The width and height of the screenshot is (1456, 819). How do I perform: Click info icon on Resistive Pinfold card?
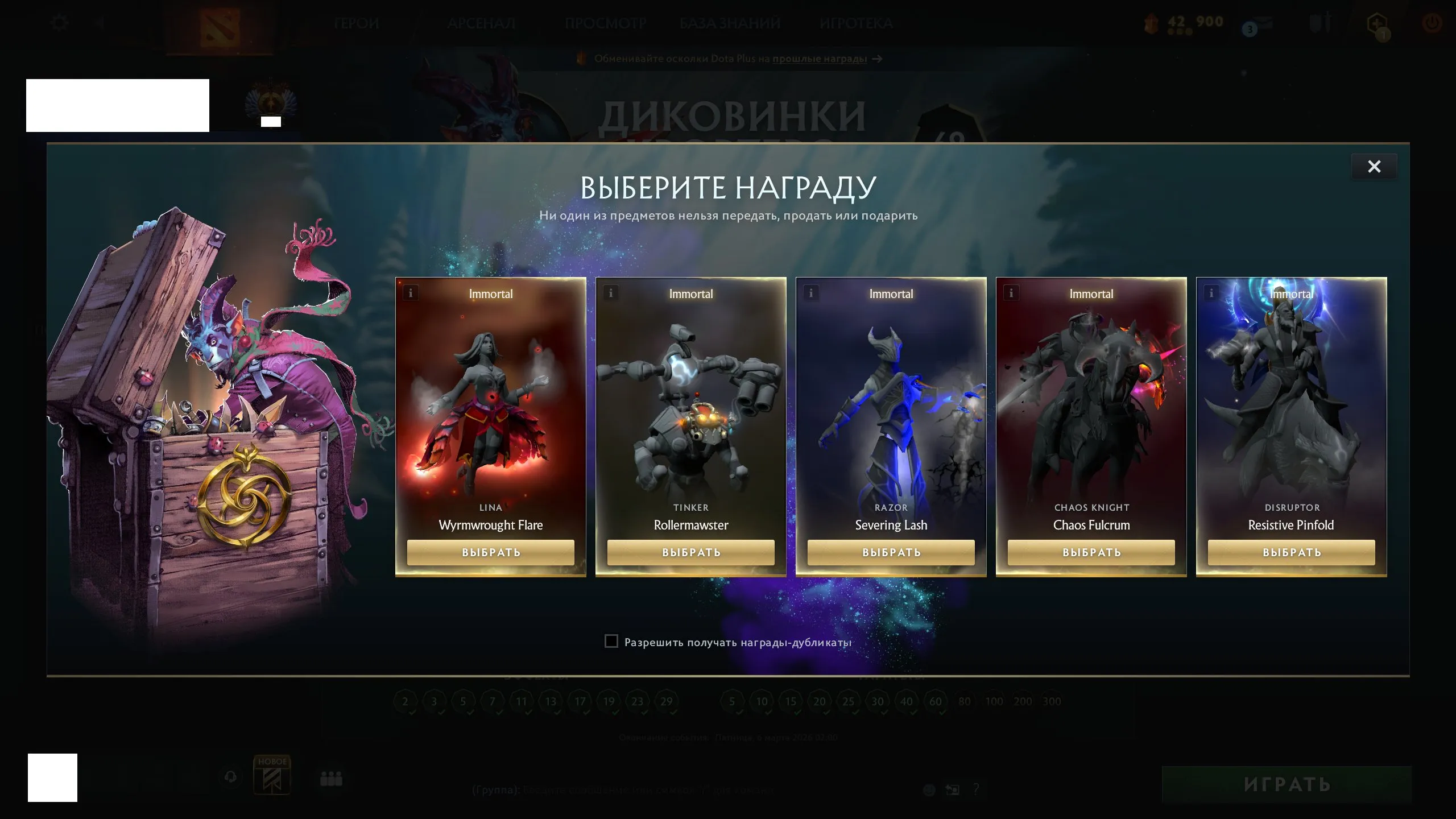pos(1211,292)
